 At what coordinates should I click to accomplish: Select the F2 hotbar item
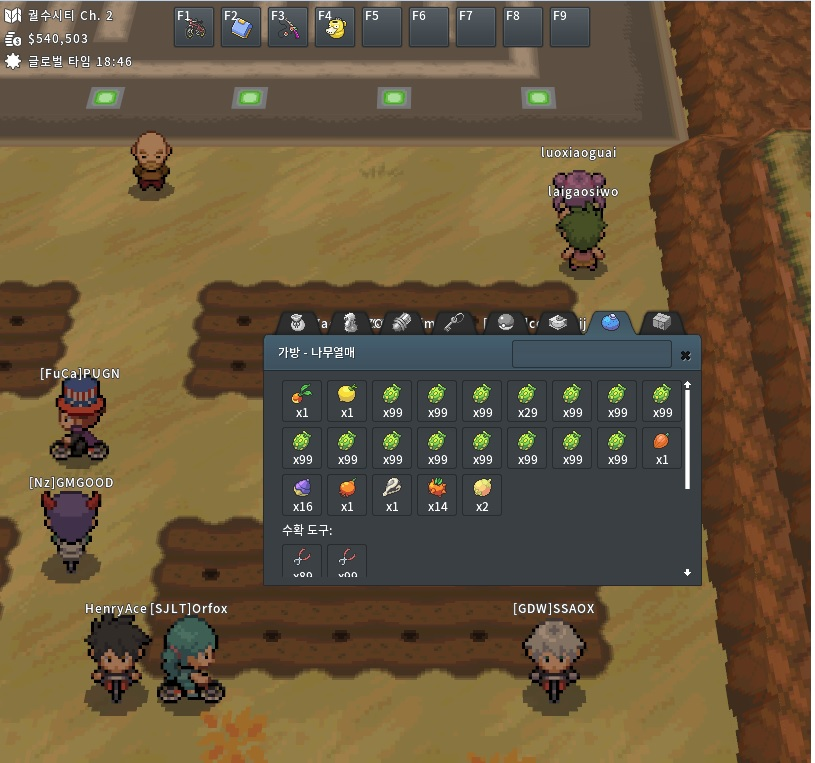point(241,27)
